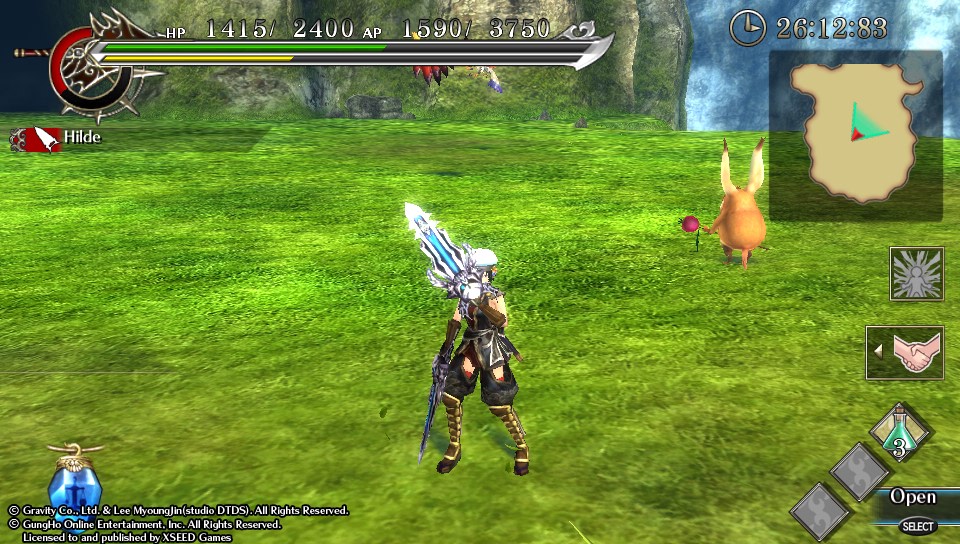Viewport: 960px width, 544px height.
Task: Use the green potion with count 3
Action: point(900,431)
